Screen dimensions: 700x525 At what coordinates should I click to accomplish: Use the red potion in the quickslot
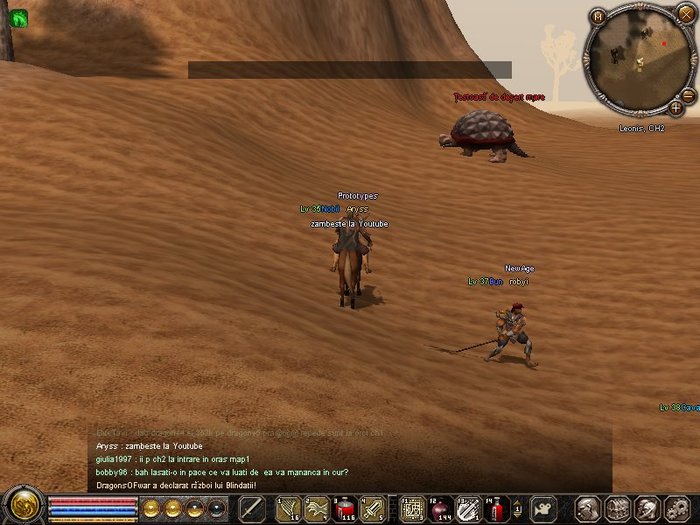346,508
